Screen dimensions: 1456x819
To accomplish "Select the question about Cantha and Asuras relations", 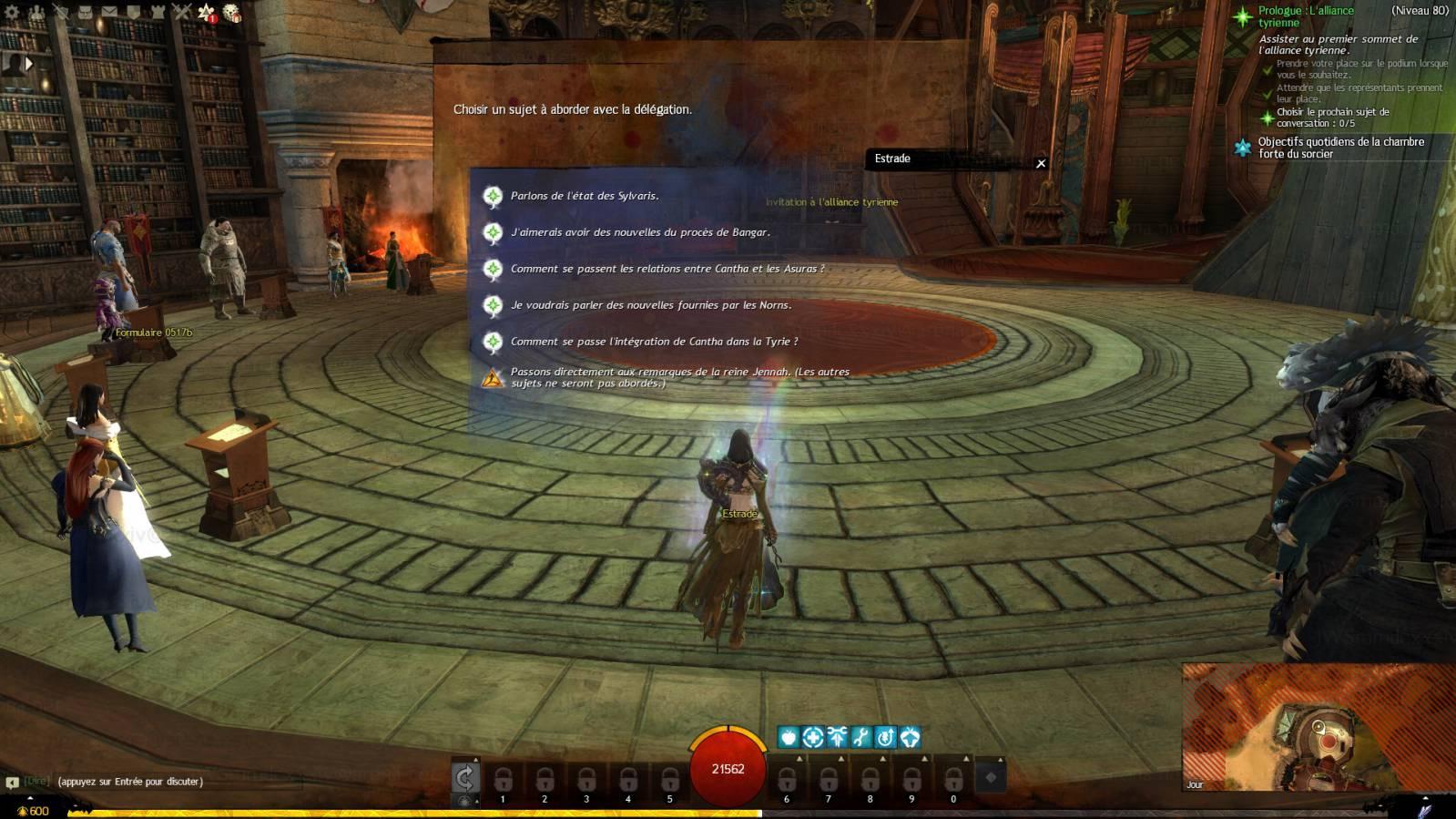I will coord(667,269).
